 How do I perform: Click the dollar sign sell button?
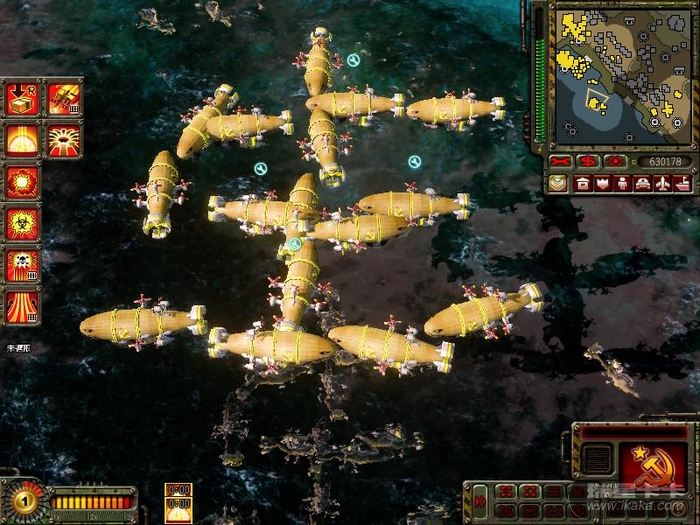click(x=589, y=161)
